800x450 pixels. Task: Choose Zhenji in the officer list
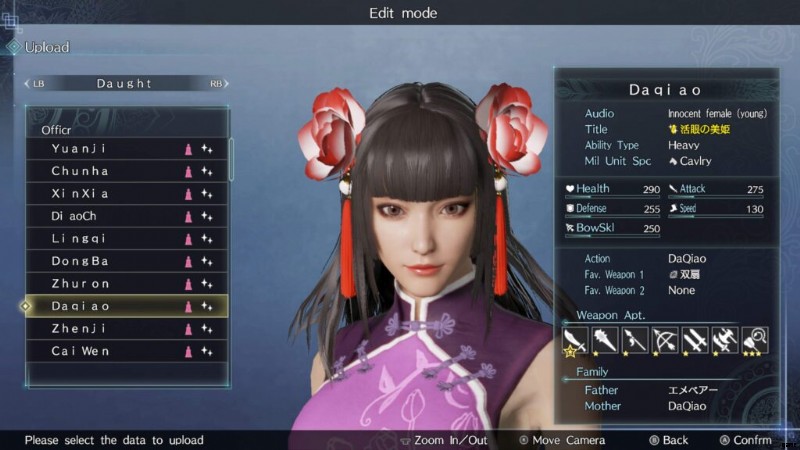(127, 329)
